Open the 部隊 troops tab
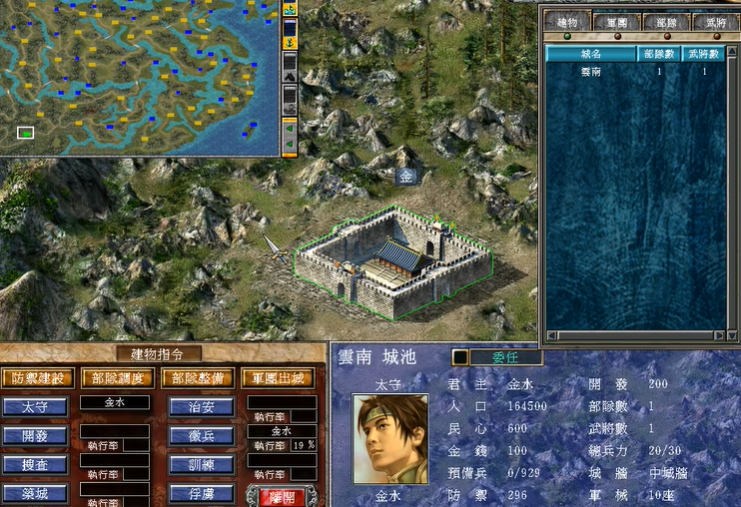 (x=661, y=21)
